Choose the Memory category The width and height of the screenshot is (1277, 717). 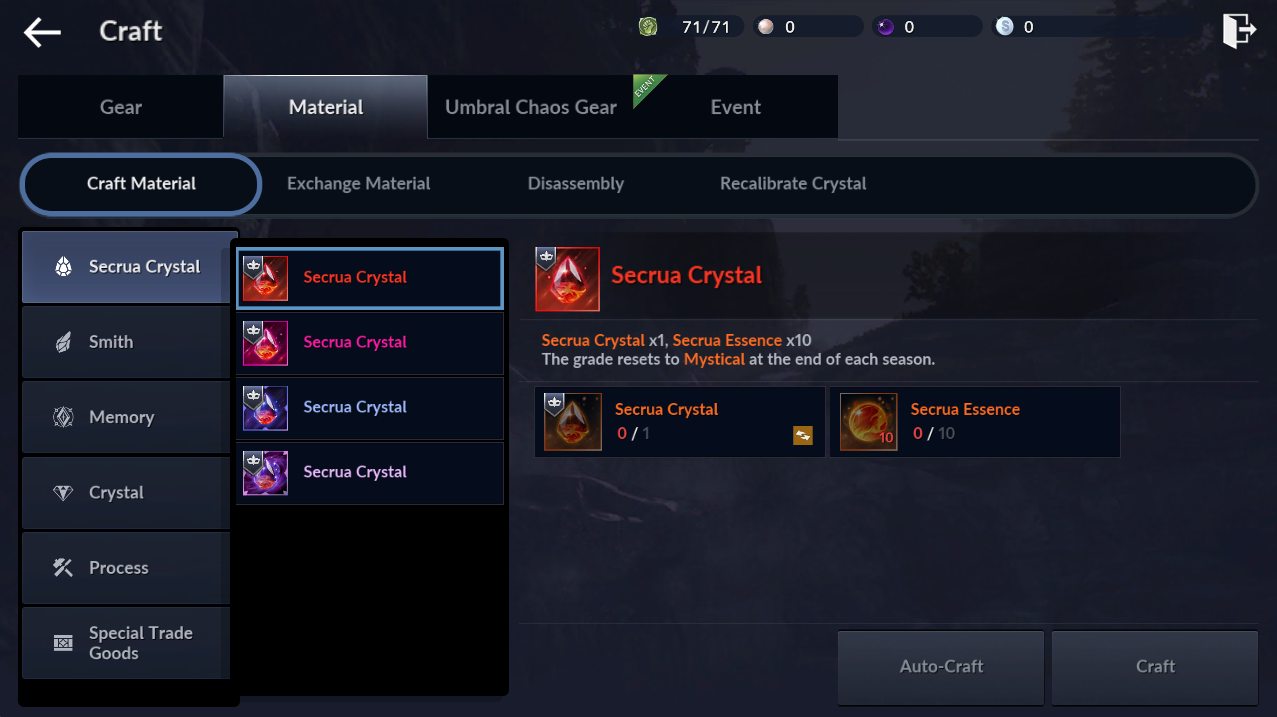coord(126,417)
